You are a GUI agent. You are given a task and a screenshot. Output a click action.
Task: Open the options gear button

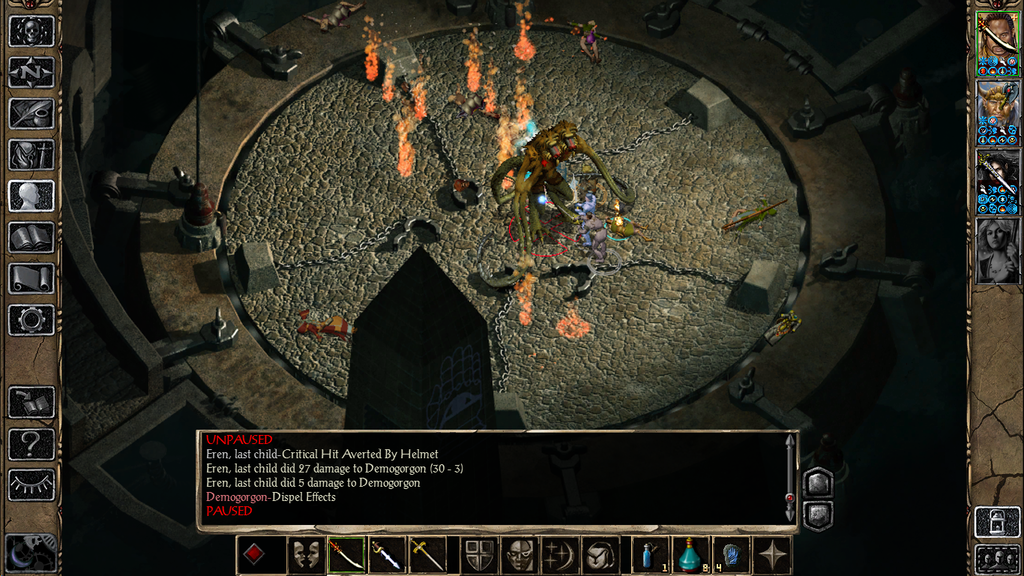click(x=31, y=320)
